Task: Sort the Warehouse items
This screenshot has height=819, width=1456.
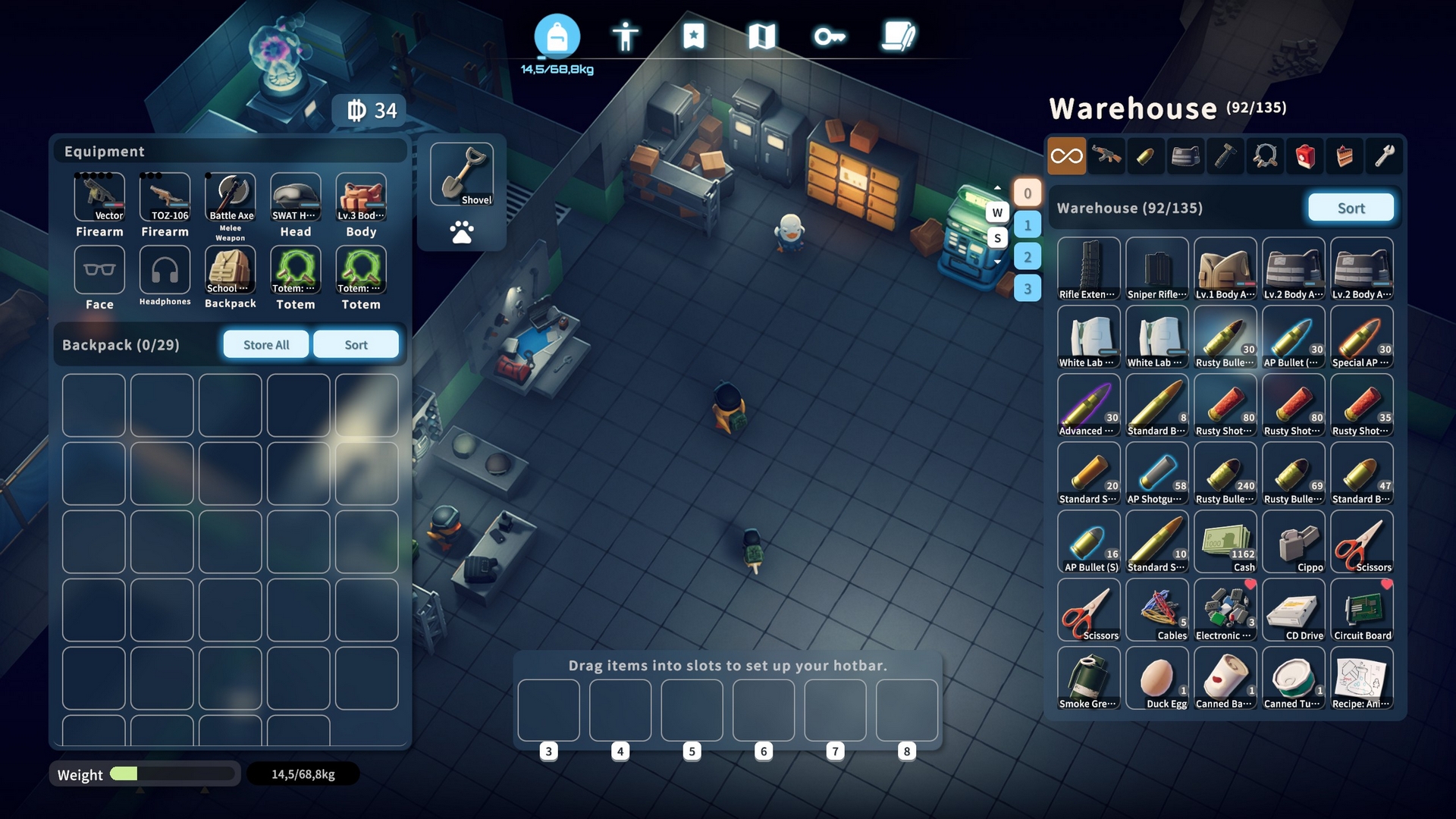Action: coord(1351,208)
